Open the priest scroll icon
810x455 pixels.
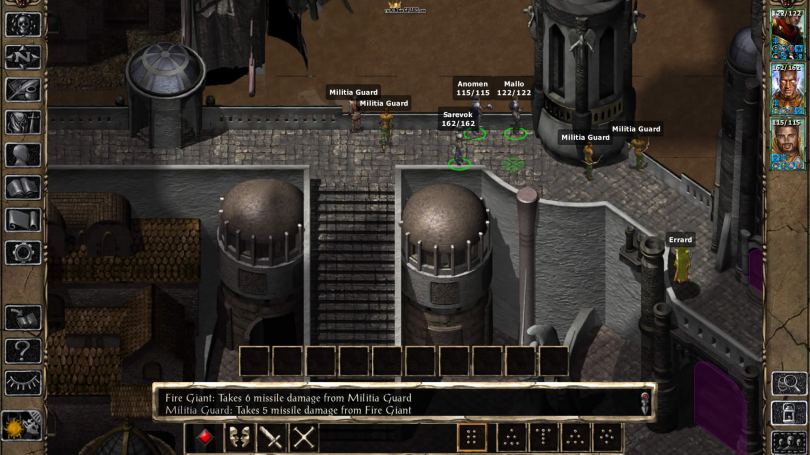point(22,219)
